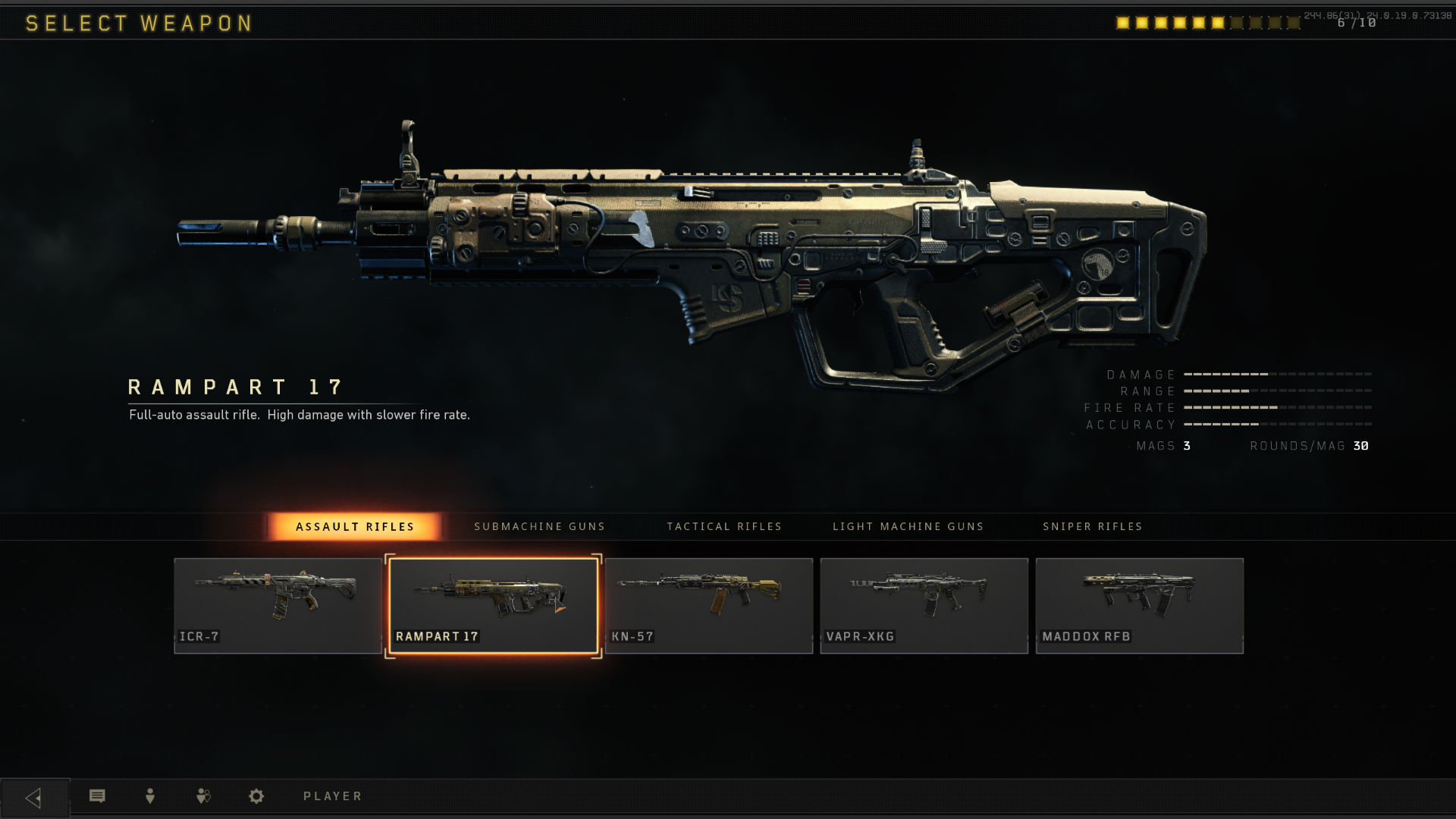
Task: Open the Light Machine Guns category
Action: pyautogui.click(x=908, y=526)
